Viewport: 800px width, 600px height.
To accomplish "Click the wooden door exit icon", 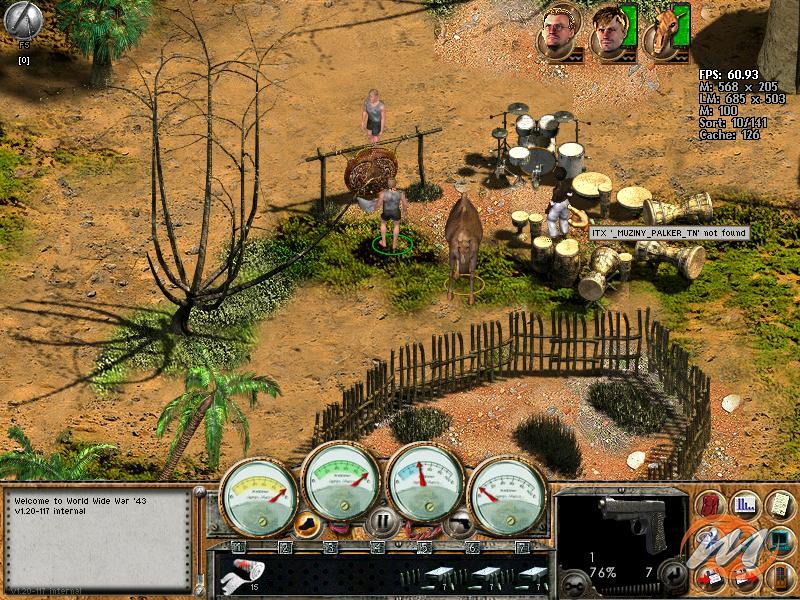I will click(779, 577).
